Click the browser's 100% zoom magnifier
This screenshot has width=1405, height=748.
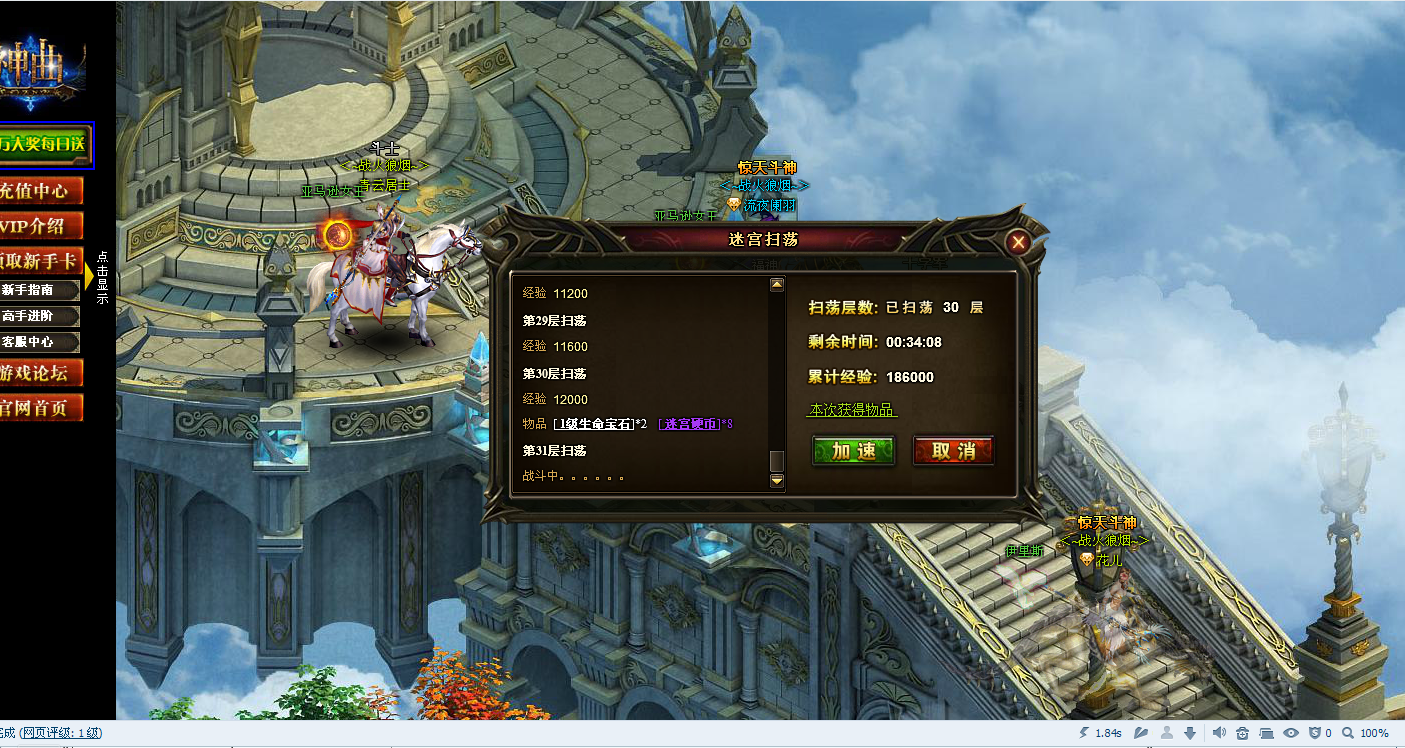(x=1347, y=733)
